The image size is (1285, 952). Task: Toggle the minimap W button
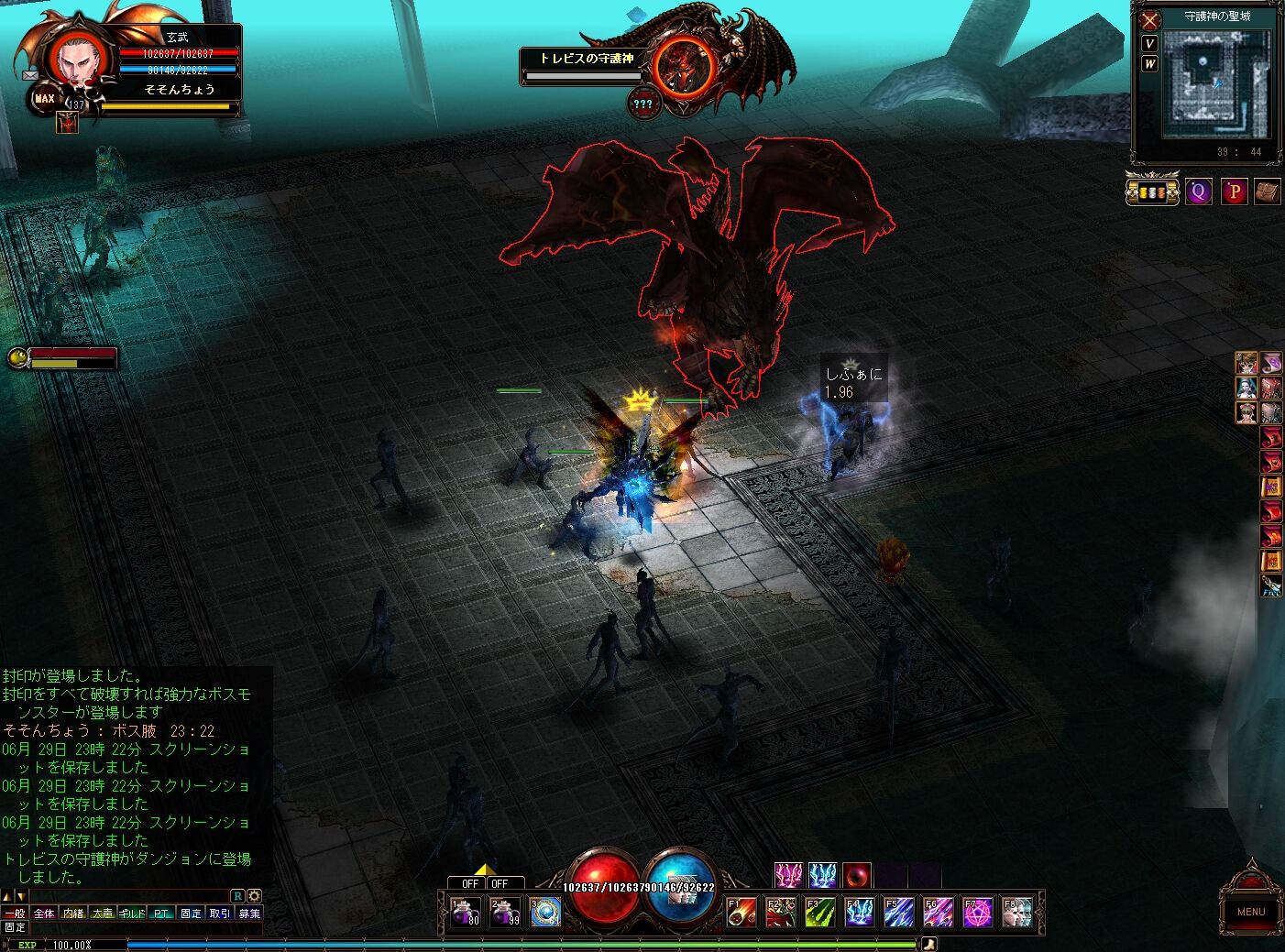(x=1149, y=63)
